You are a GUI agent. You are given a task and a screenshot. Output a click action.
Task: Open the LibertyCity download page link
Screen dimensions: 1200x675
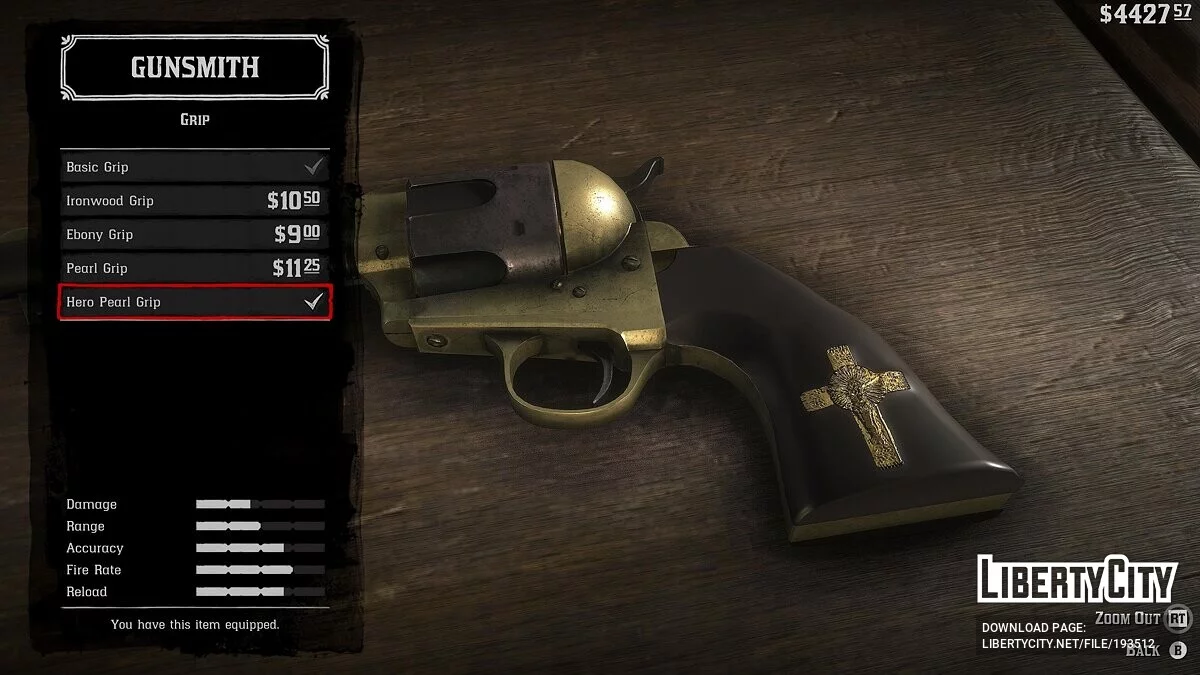1068,644
